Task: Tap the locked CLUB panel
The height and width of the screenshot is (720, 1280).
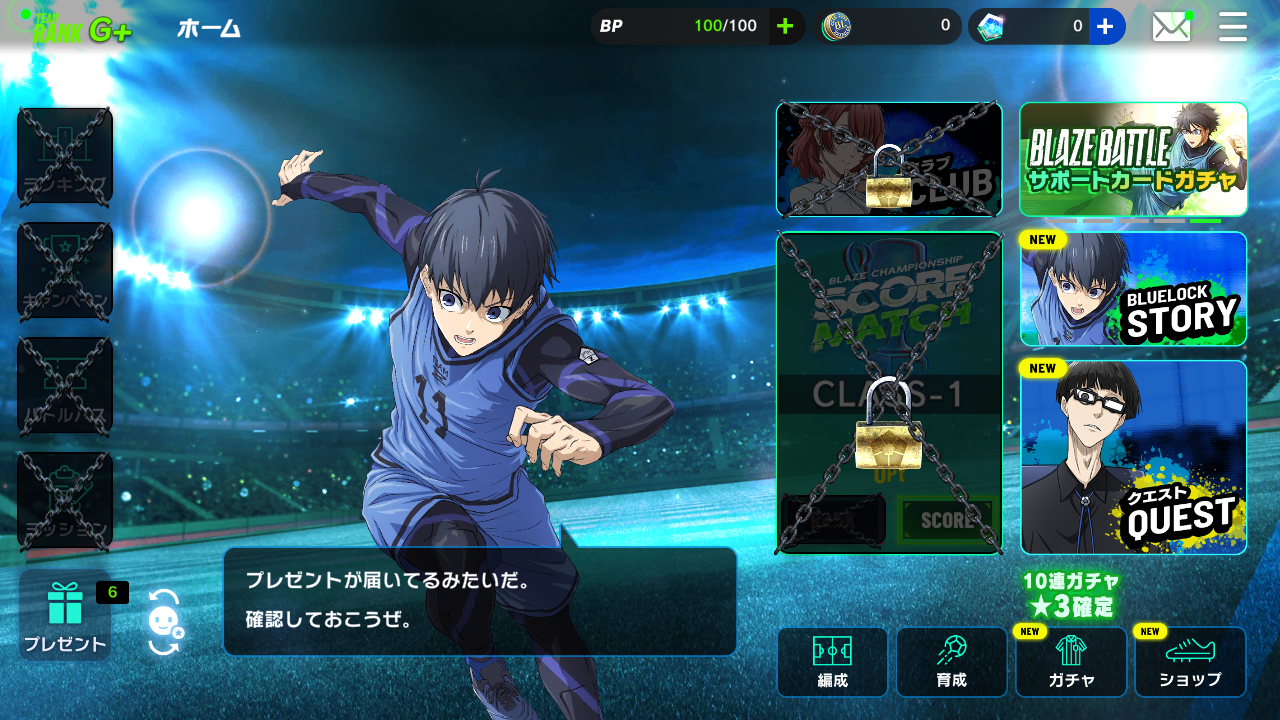Action: [x=889, y=160]
